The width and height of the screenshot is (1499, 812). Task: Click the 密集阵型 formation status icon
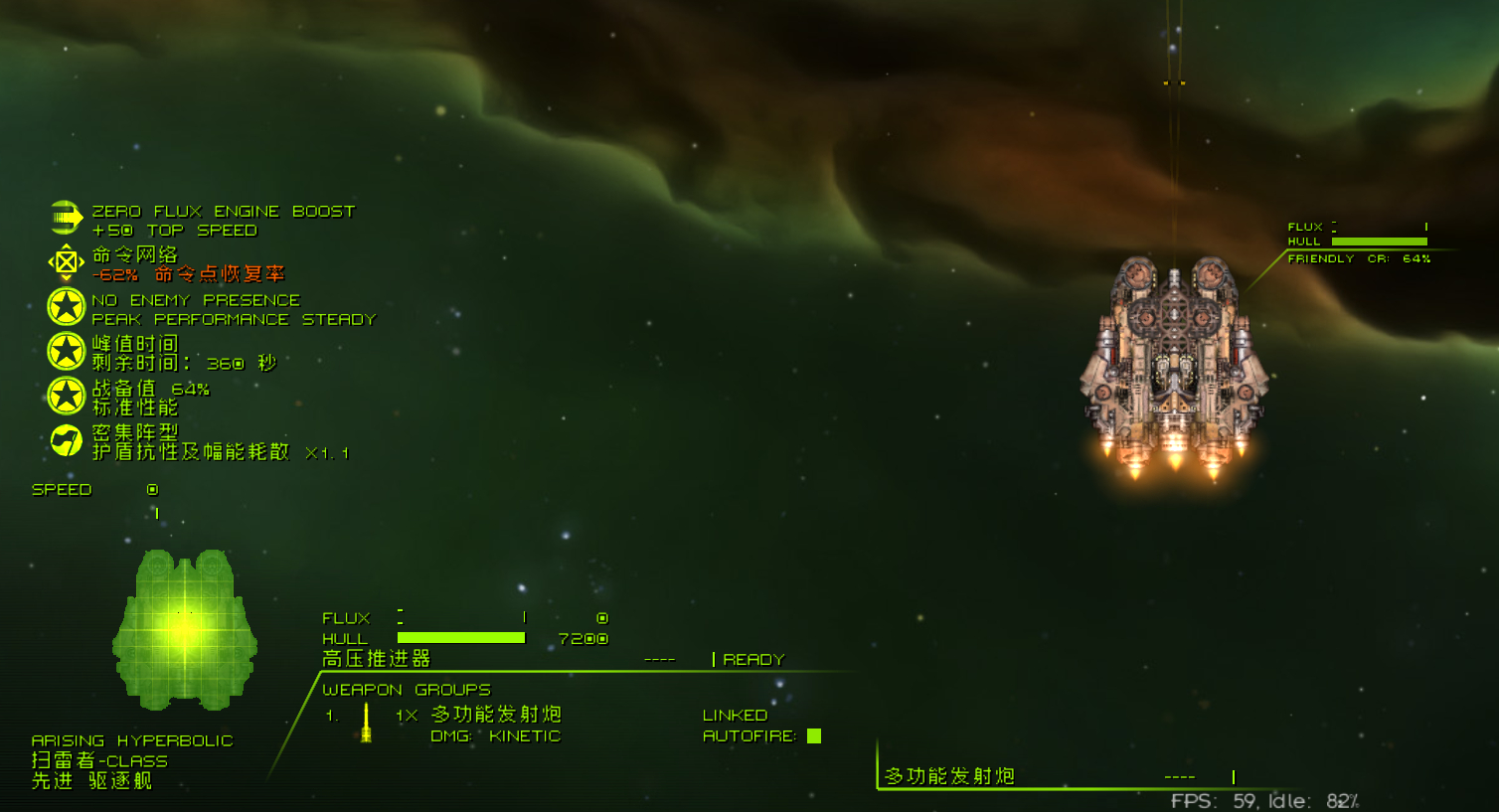point(66,440)
